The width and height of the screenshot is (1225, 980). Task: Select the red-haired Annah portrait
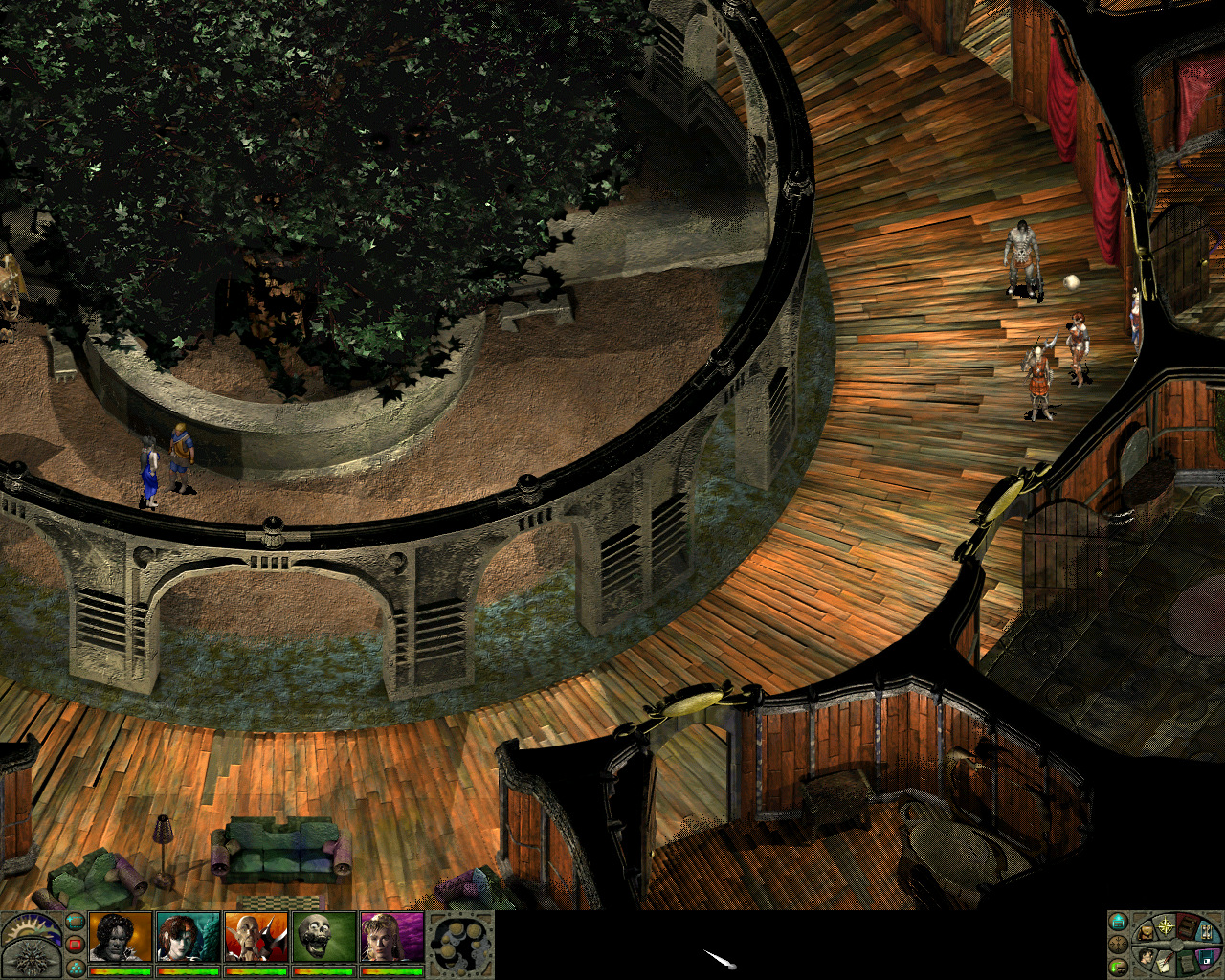tap(189, 937)
